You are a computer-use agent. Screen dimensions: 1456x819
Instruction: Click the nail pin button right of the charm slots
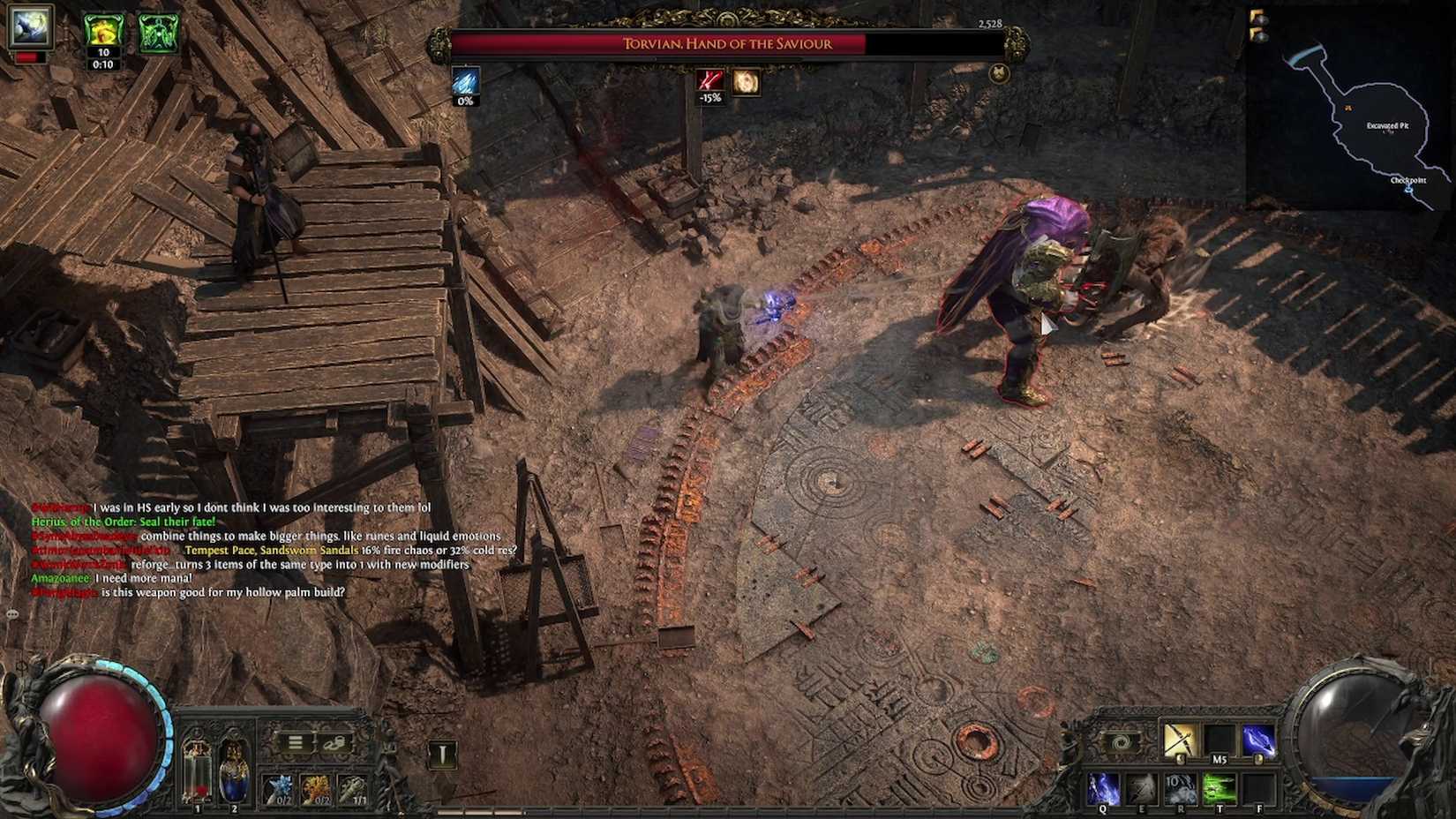[x=441, y=755]
